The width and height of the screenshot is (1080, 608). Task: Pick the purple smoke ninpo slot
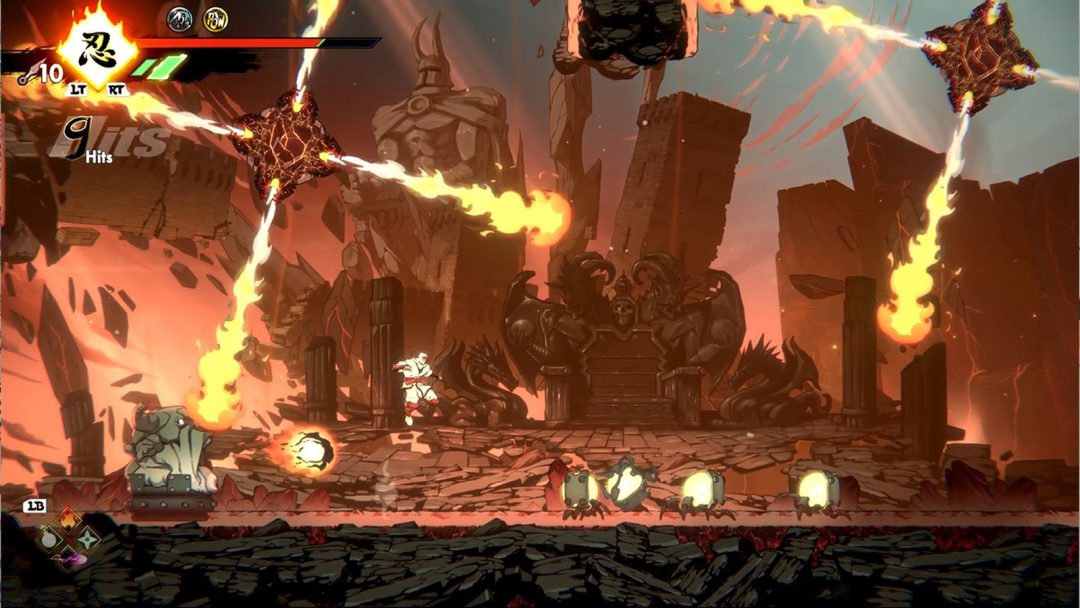click(x=68, y=559)
